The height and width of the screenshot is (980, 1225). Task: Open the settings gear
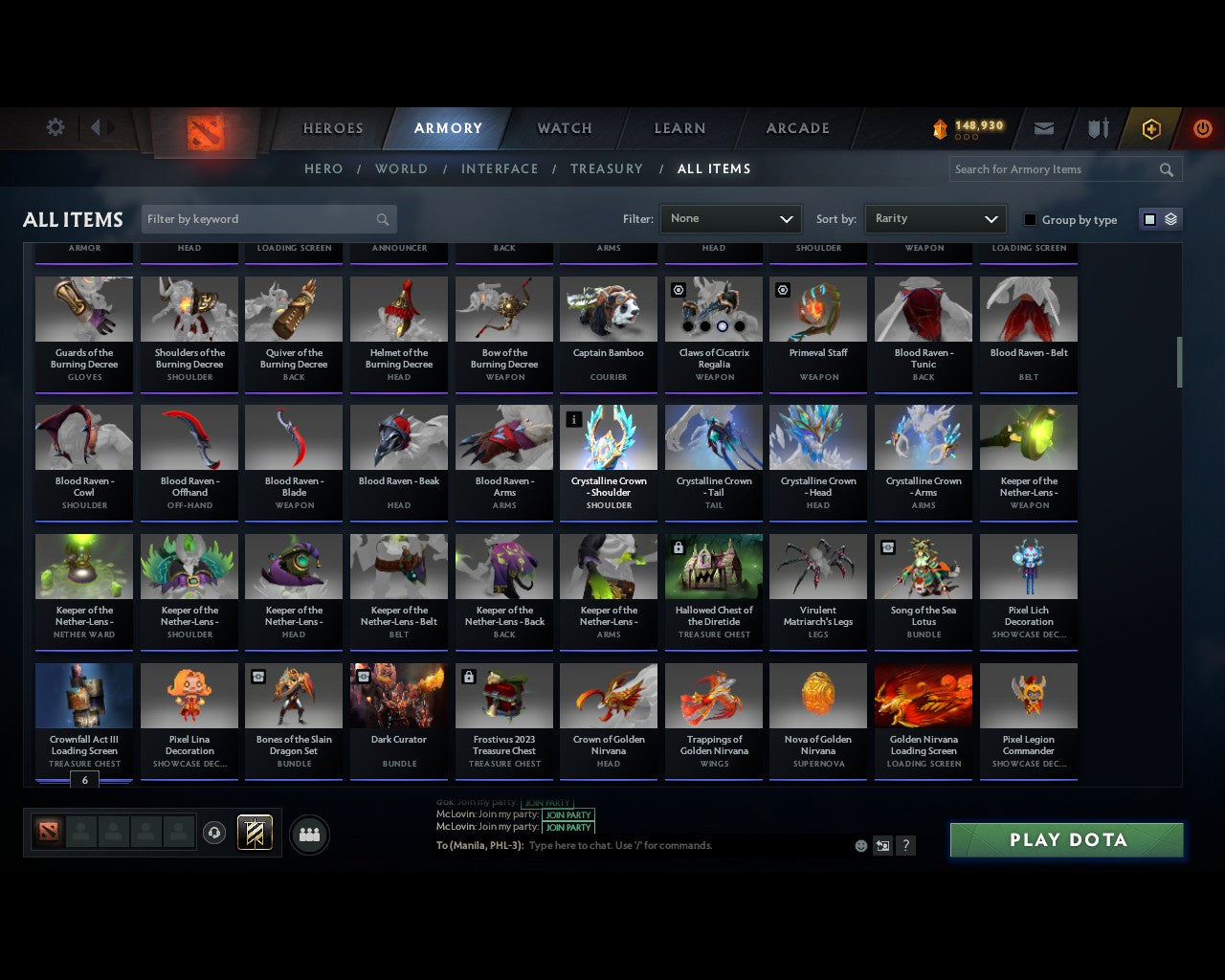55,127
